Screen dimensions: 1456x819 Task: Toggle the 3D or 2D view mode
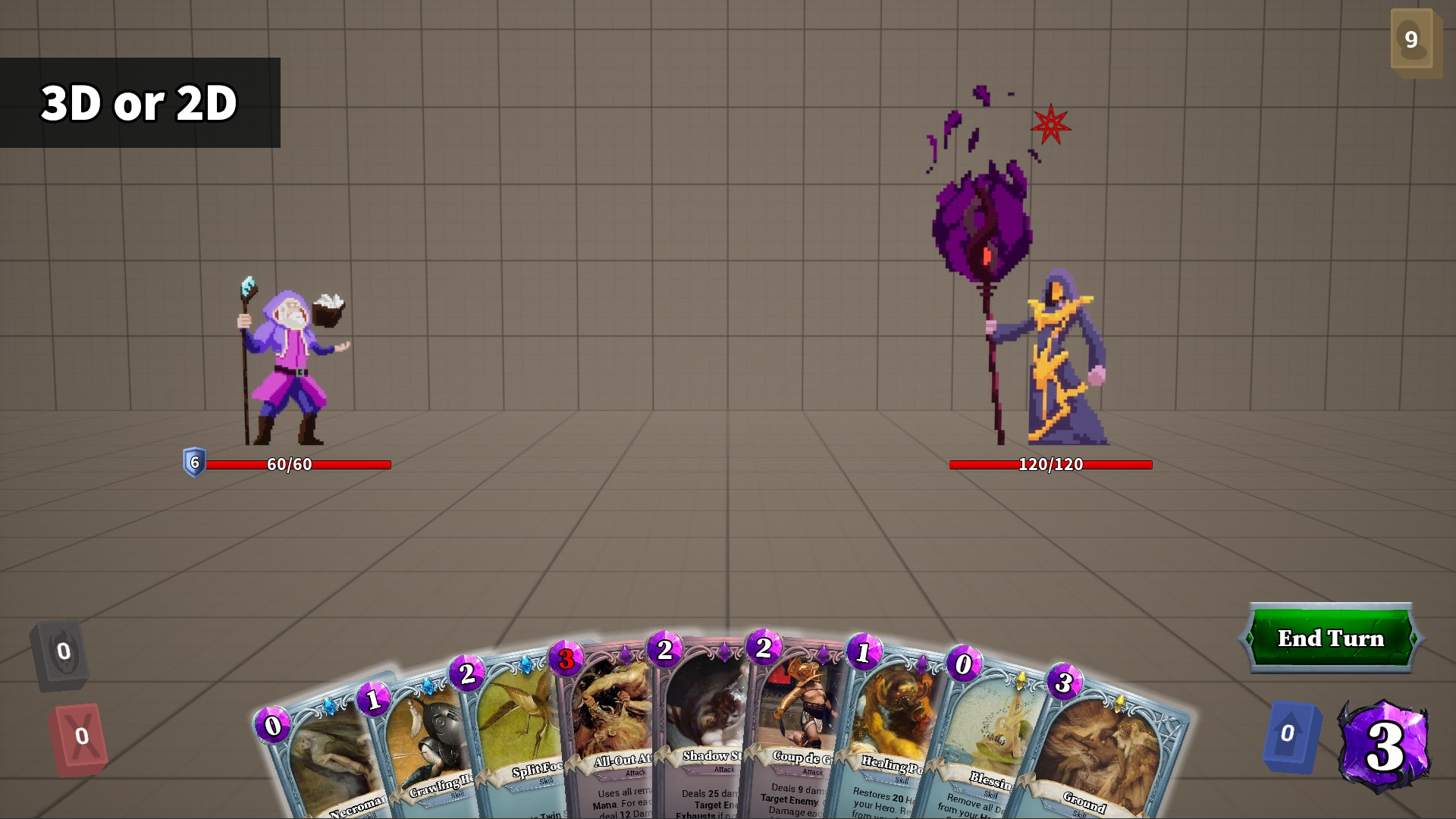pos(140,105)
